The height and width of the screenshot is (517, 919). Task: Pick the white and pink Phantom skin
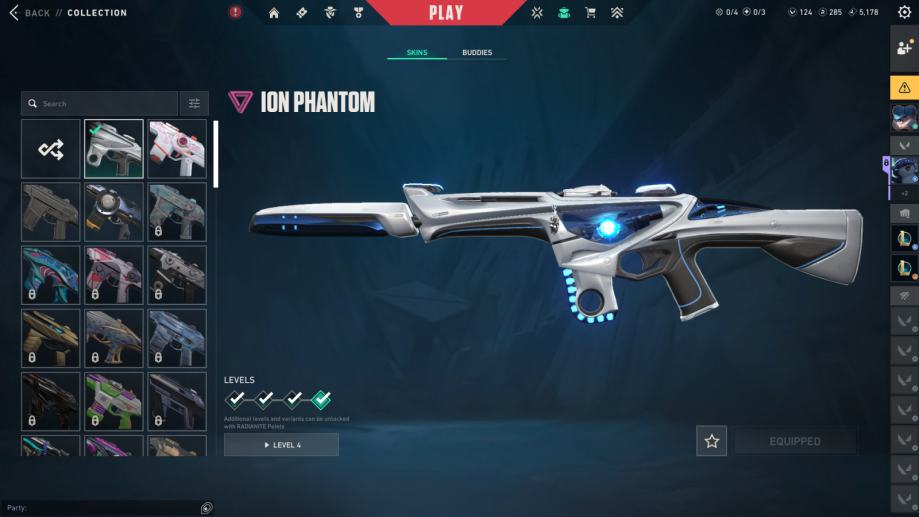(x=177, y=149)
